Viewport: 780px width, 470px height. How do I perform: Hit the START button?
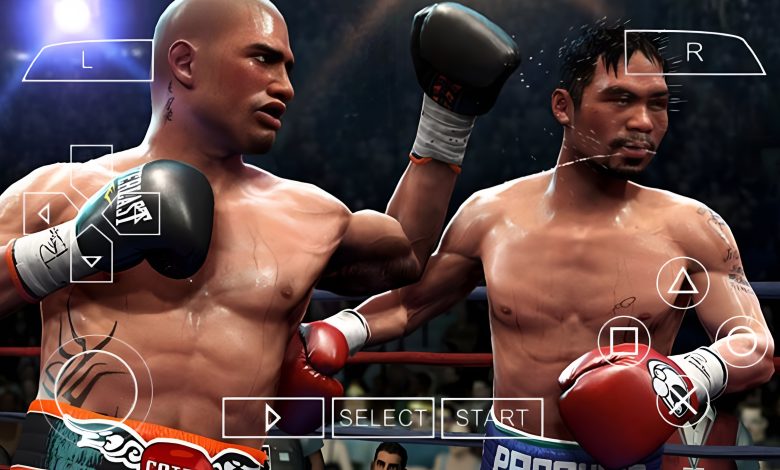(492, 418)
